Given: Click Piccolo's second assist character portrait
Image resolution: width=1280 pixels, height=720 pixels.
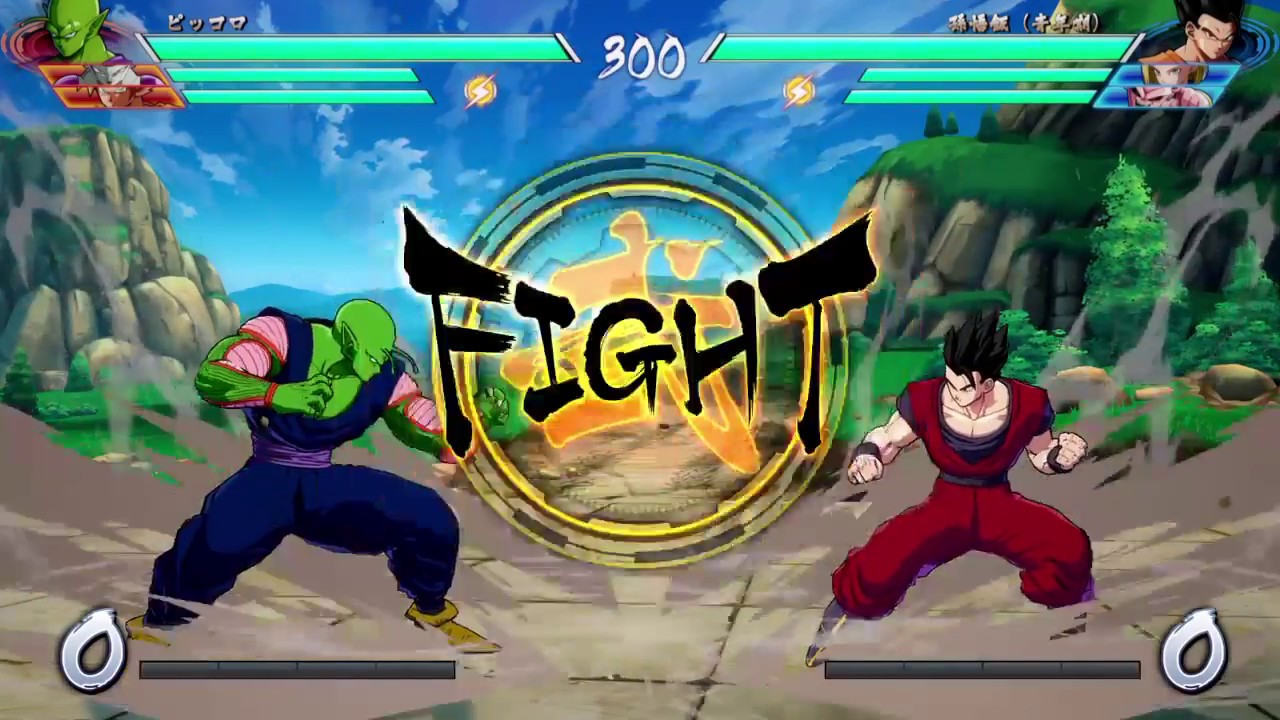Looking at the screenshot, I should click(x=115, y=97).
